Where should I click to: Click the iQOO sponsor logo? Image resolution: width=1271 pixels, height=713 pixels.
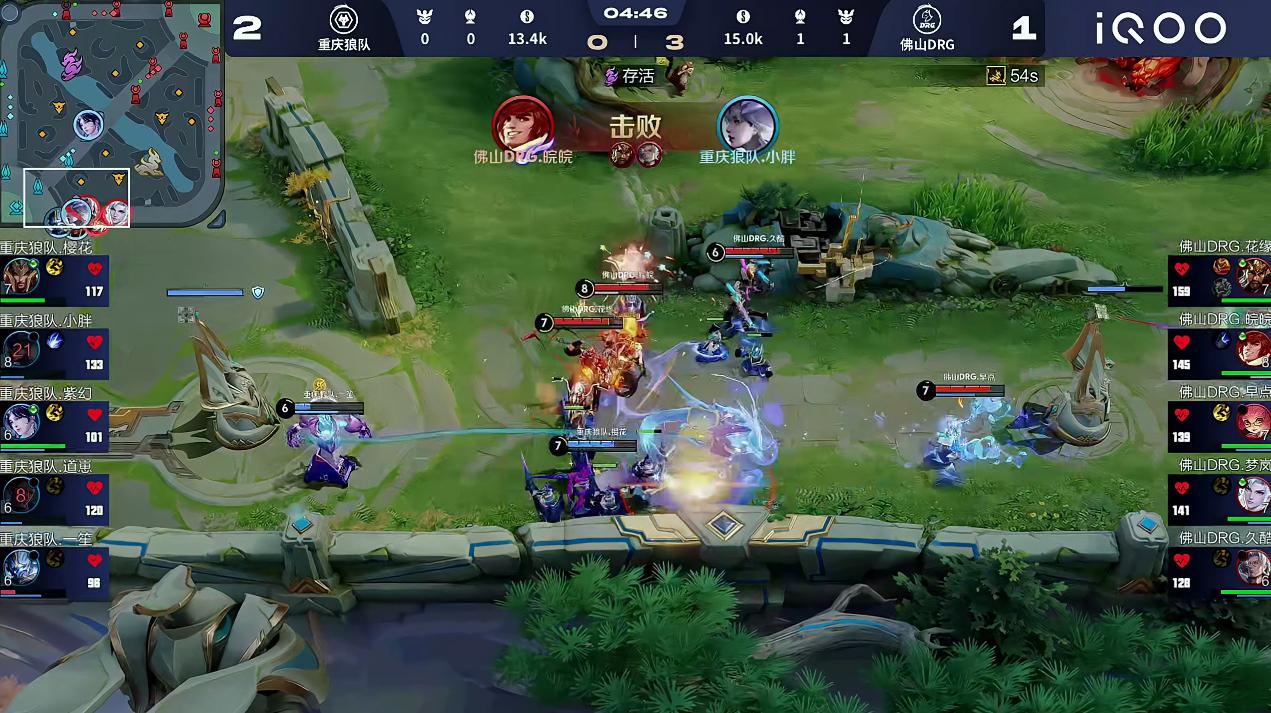point(1160,28)
